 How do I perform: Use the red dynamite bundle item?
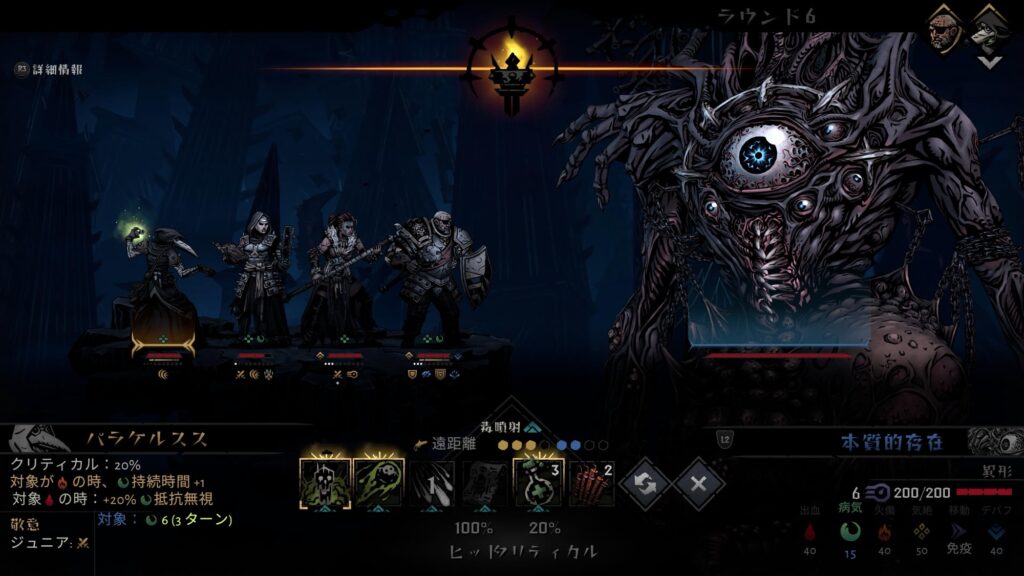pos(592,484)
